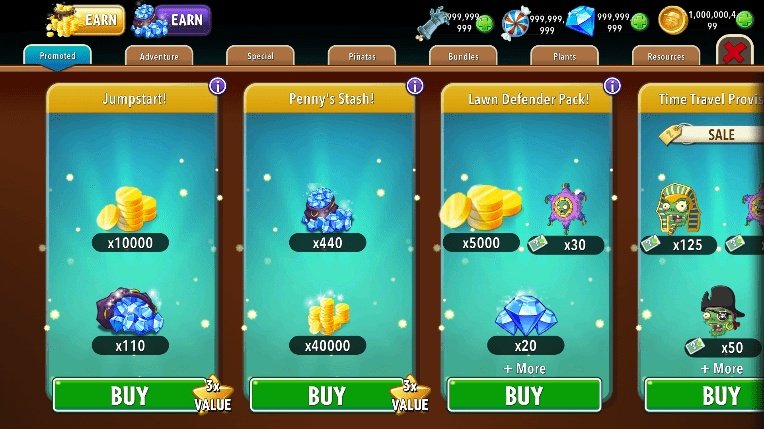Purchase the Lawn Defender Pack

pyautogui.click(x=524, y=395)
